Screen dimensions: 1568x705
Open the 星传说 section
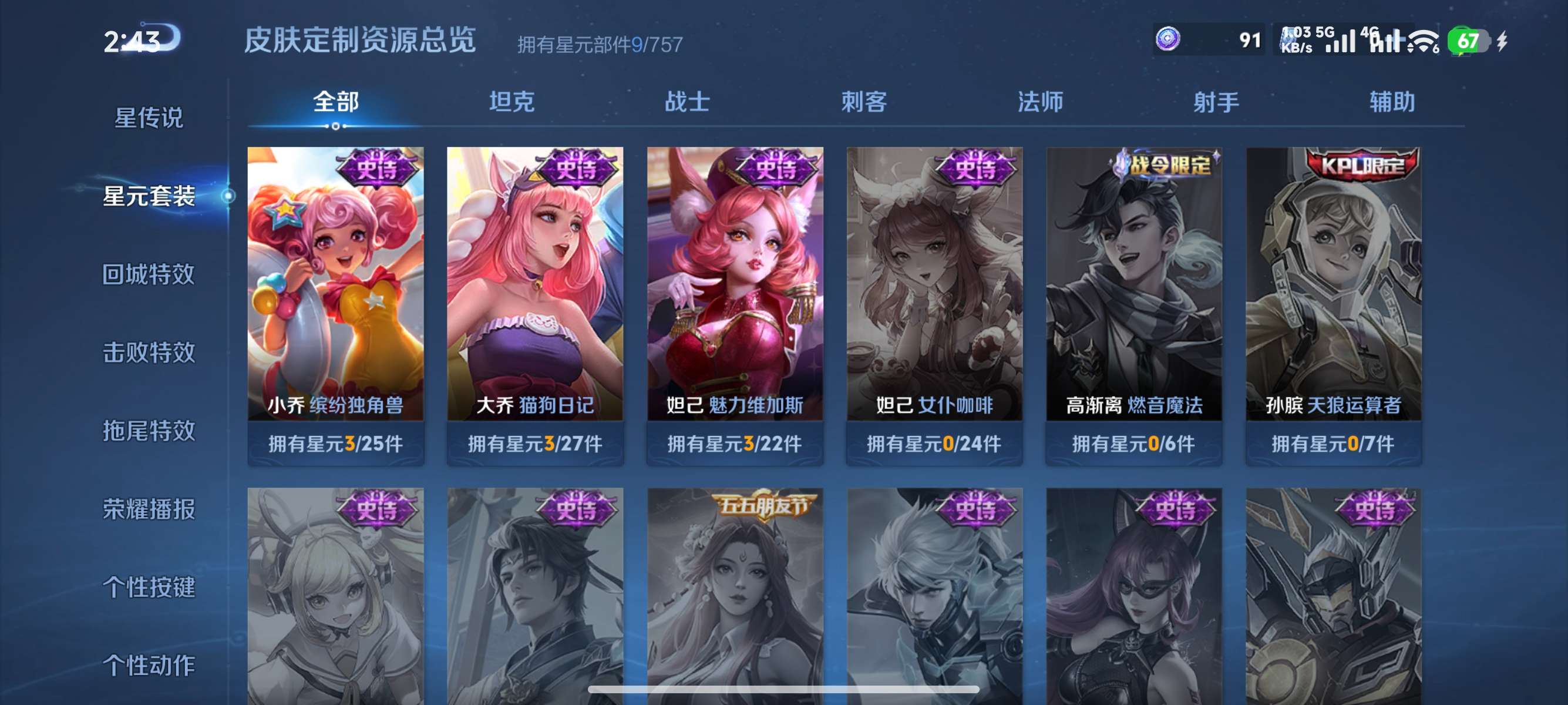coord(149,119)
